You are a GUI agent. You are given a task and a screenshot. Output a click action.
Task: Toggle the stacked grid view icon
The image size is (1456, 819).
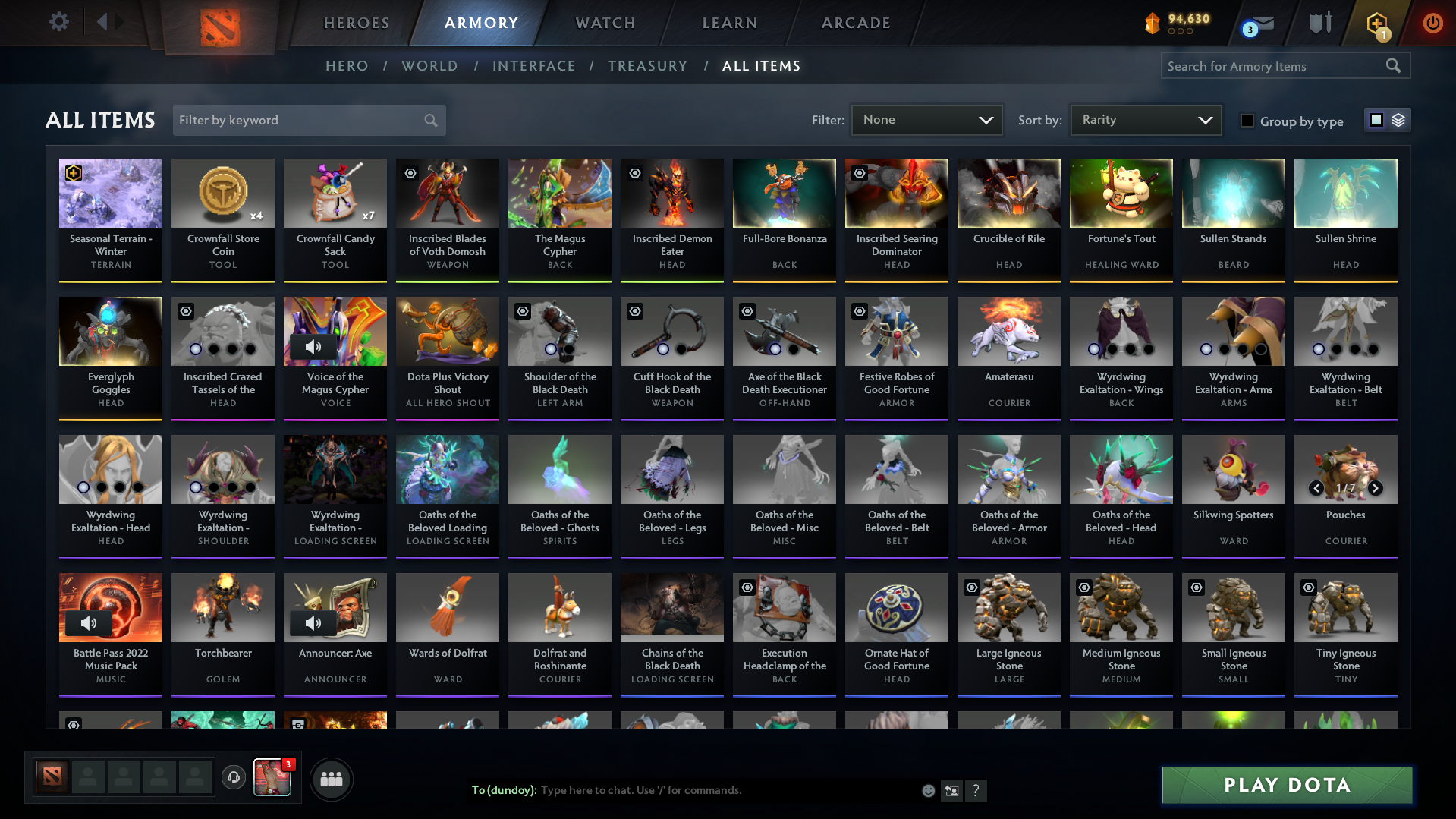(x=1398, y=120)
